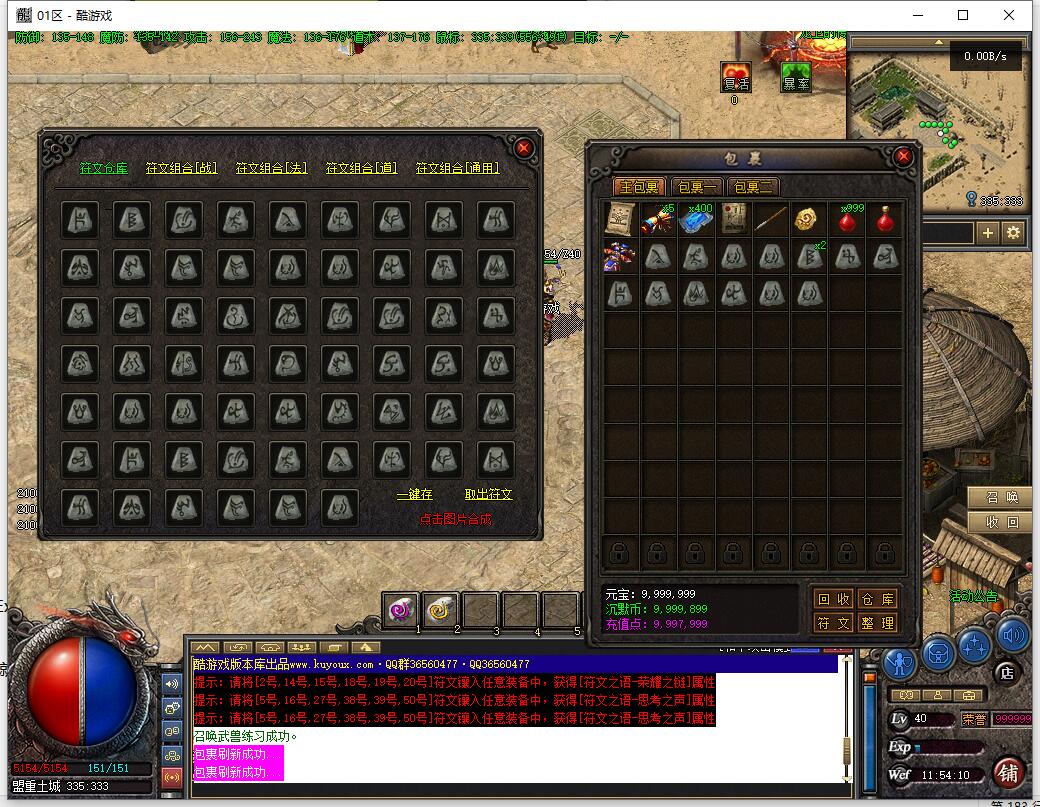Show the 符文组合[通用] general combos tab
The height and width of the screenshot is (807, 1040).
pos(457,168)
